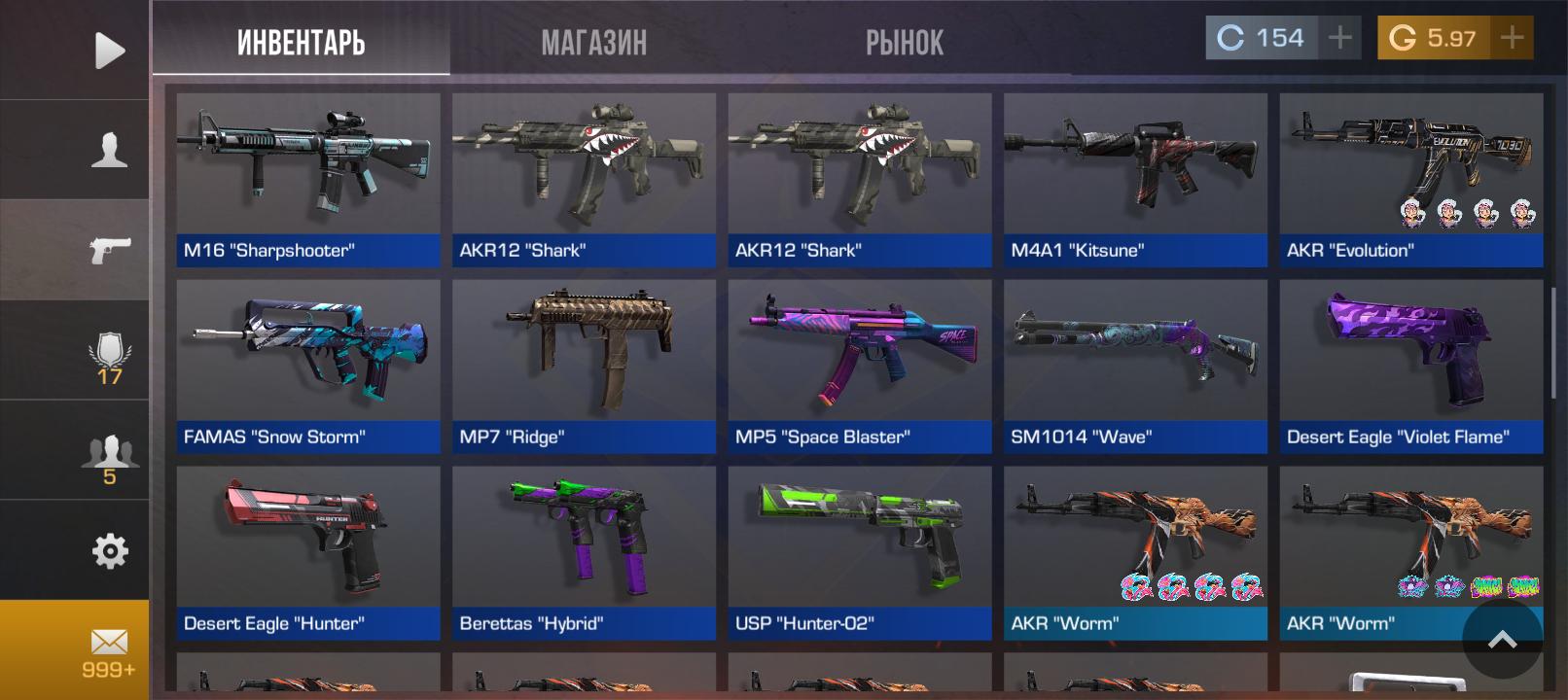Add gold currency with plus button
The image size is (1568, 700).
1512,38
